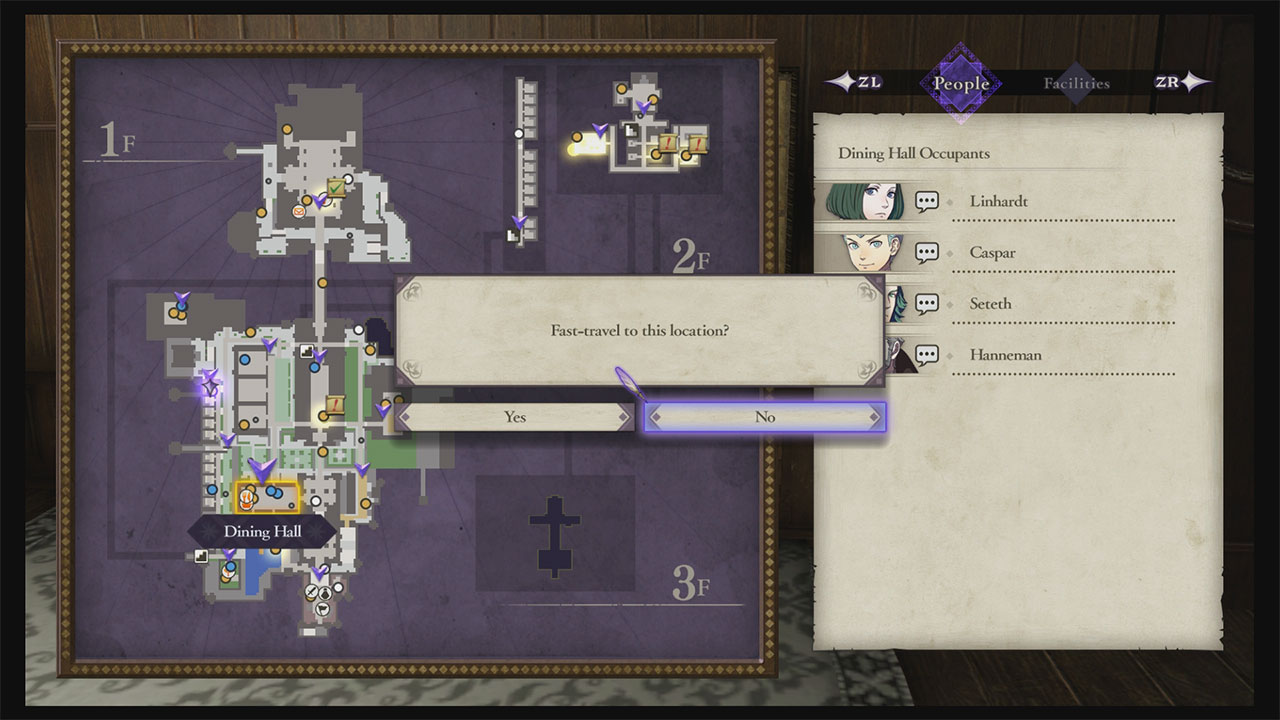Screen dimensions: 1280x720
Task: Click the Dining Hall location label
Action: point(262,531)
